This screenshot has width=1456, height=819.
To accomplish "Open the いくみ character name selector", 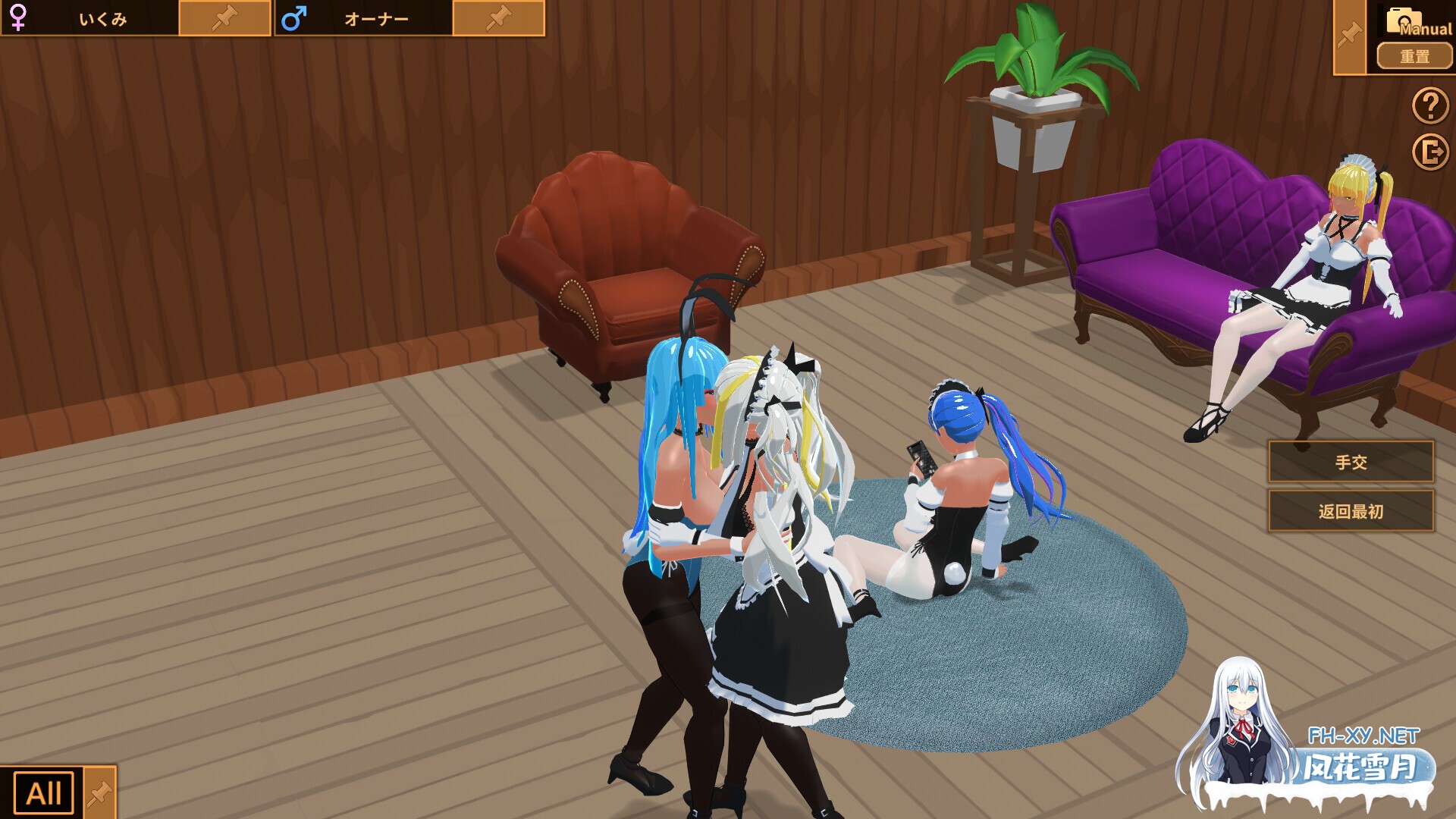I will point(102,17).
